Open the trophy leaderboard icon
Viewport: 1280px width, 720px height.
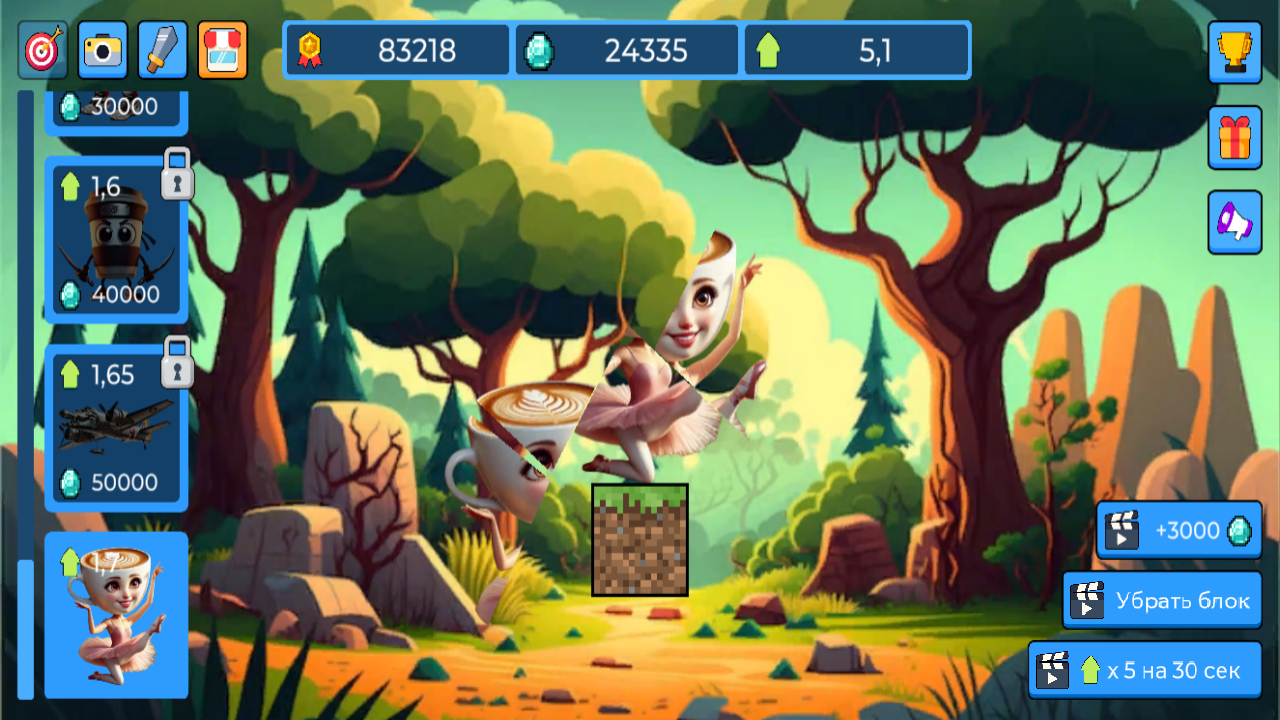point(1234,53)
